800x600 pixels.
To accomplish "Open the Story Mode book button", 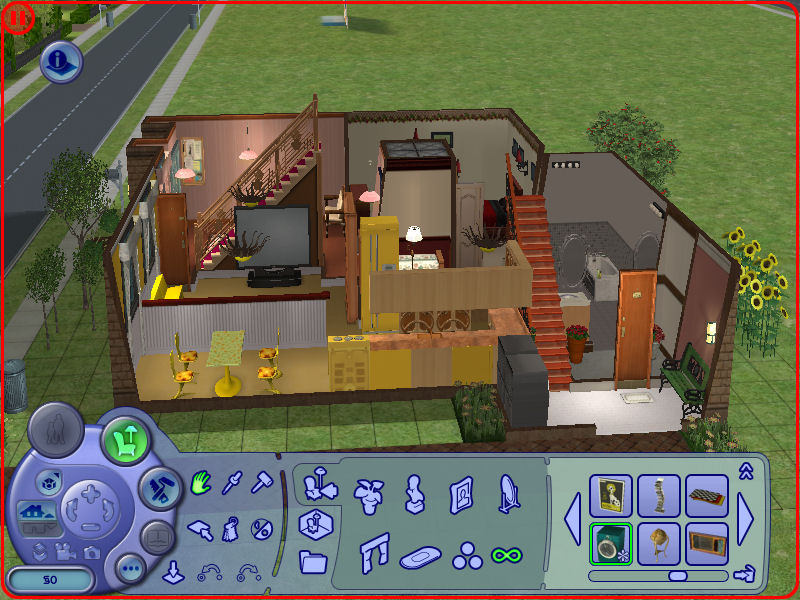I will pos(157,537).
